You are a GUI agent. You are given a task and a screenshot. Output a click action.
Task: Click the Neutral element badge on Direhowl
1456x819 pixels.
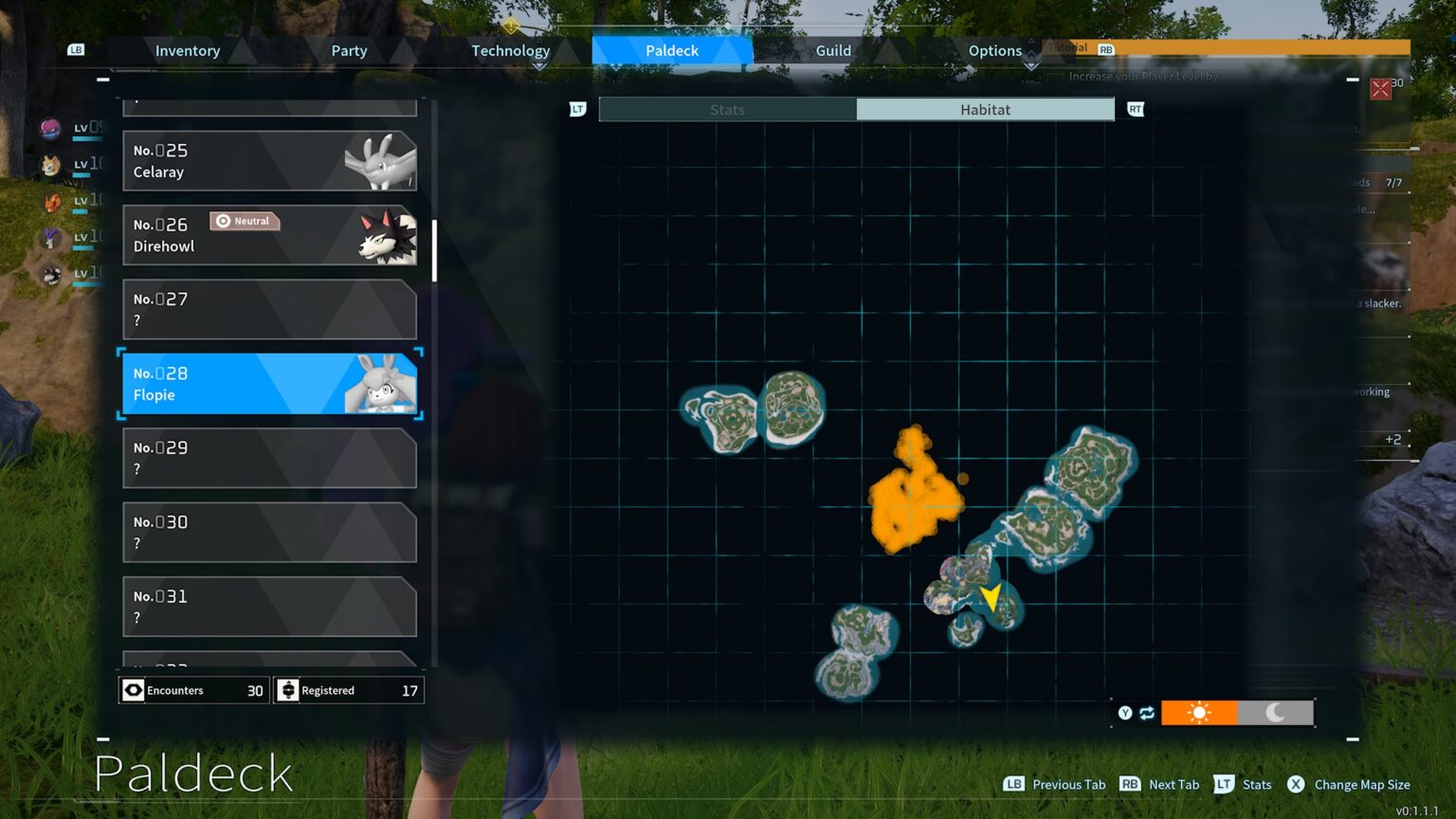[245, 221]
